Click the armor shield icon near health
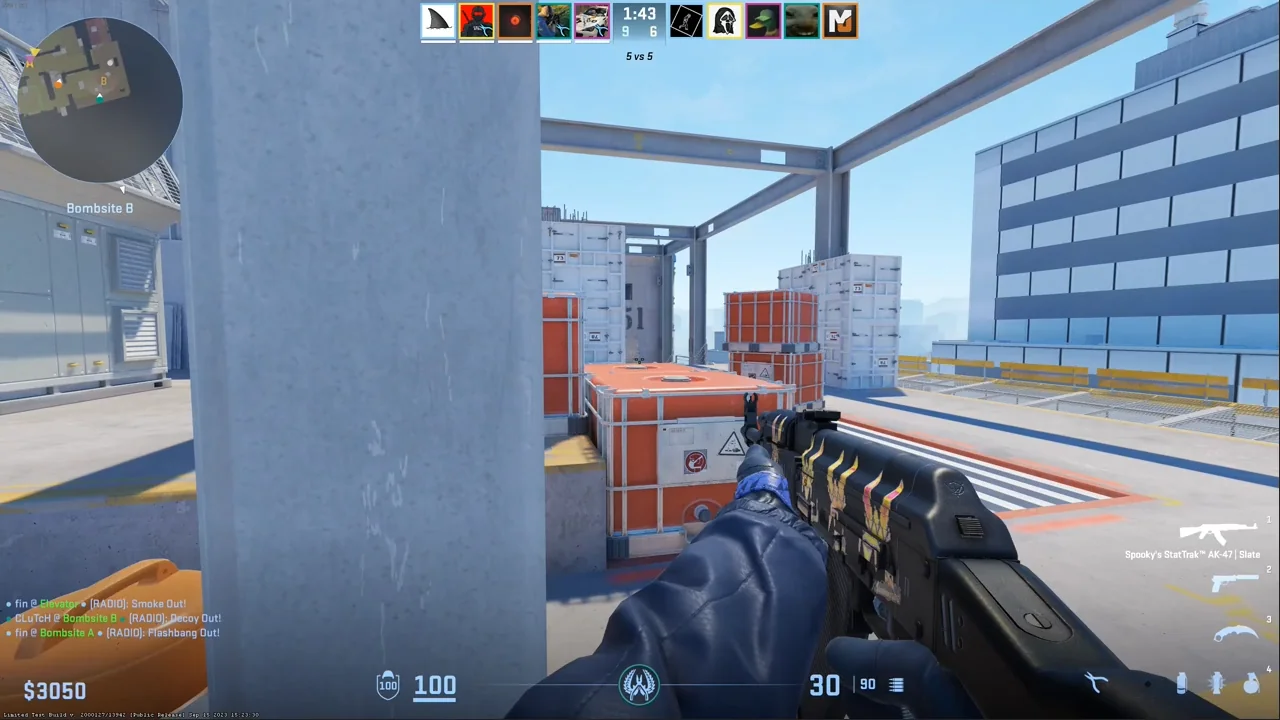This screenshot has width=1280, height=720. coord(388,684)
